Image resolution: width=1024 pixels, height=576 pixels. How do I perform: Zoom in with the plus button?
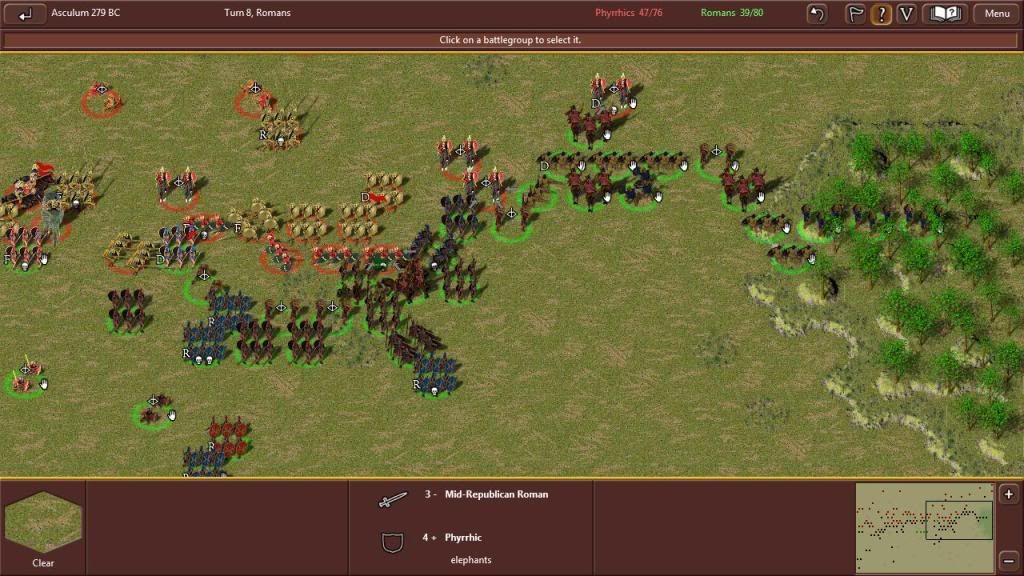[1009, 495]
